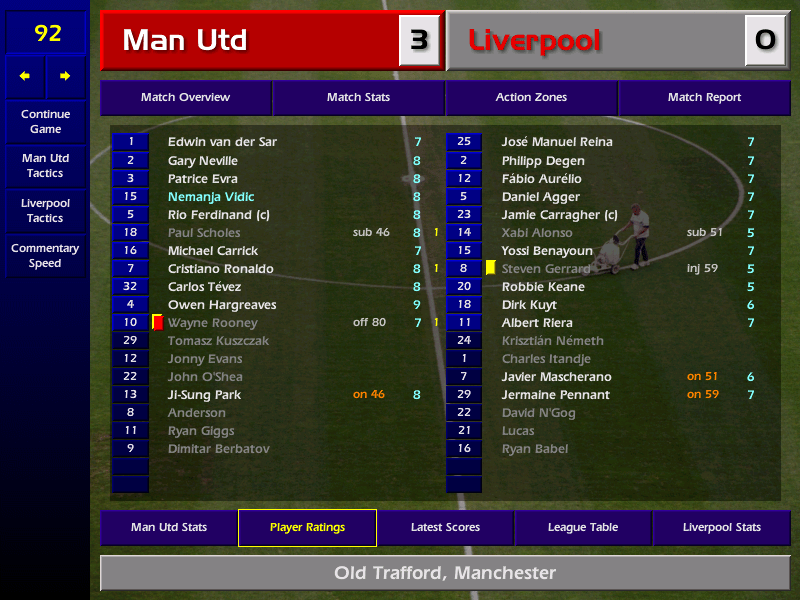
Task: Open the Man Utd team header
Action: click(x=250, y=41)
